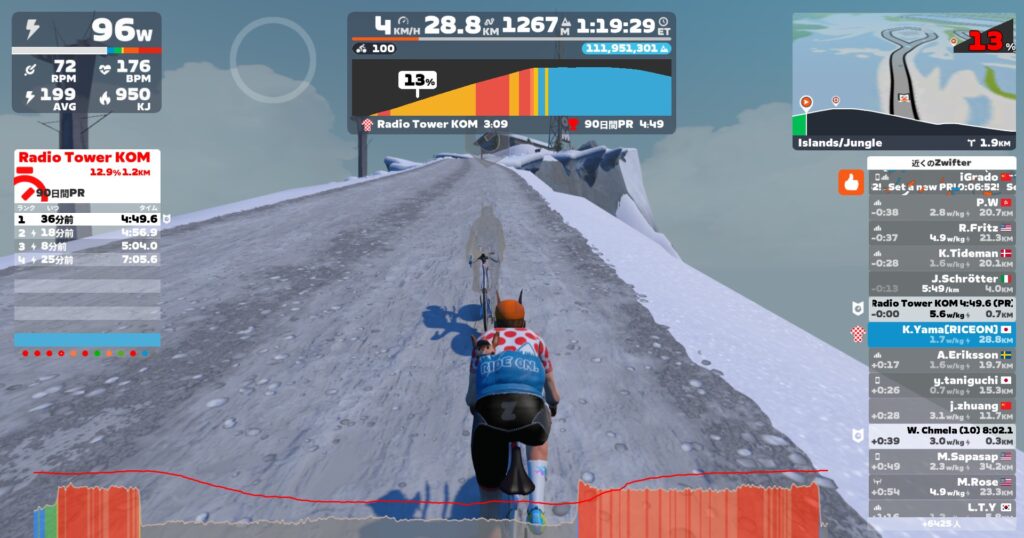Select the 4:56.9 leaderboard entry

point(87,232)
